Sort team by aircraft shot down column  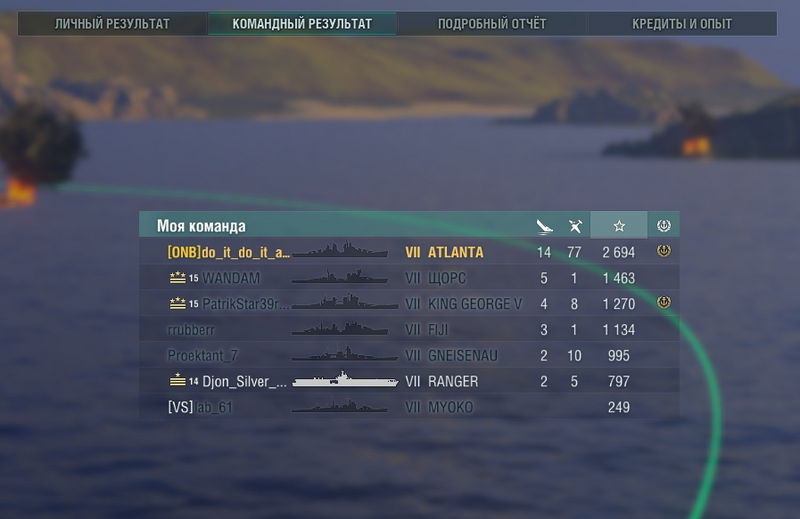pyautogui.click(x=574, y=226)
